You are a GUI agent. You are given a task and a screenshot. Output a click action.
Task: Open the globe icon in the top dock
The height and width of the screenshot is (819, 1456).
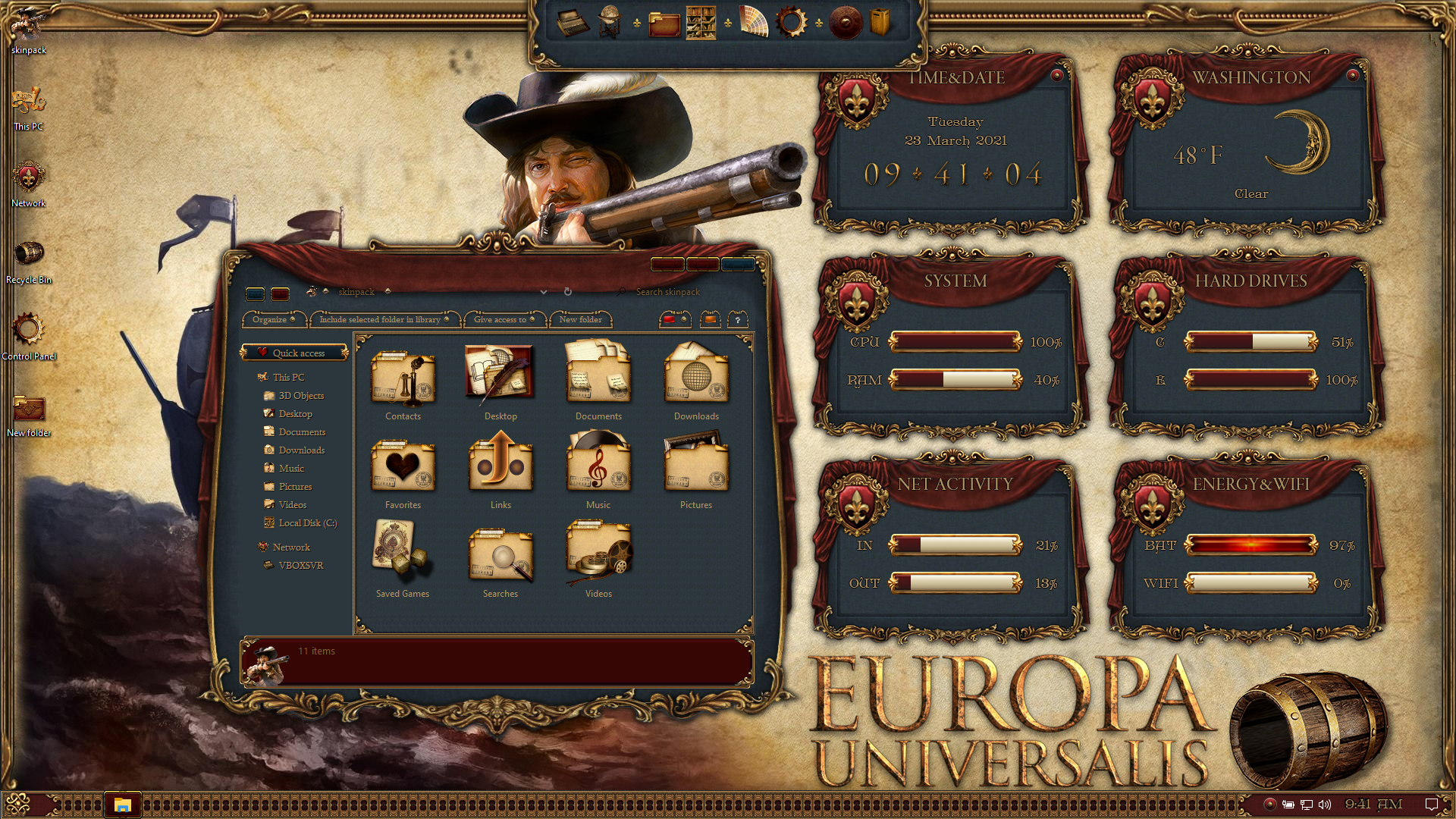[x=609, y=22]
